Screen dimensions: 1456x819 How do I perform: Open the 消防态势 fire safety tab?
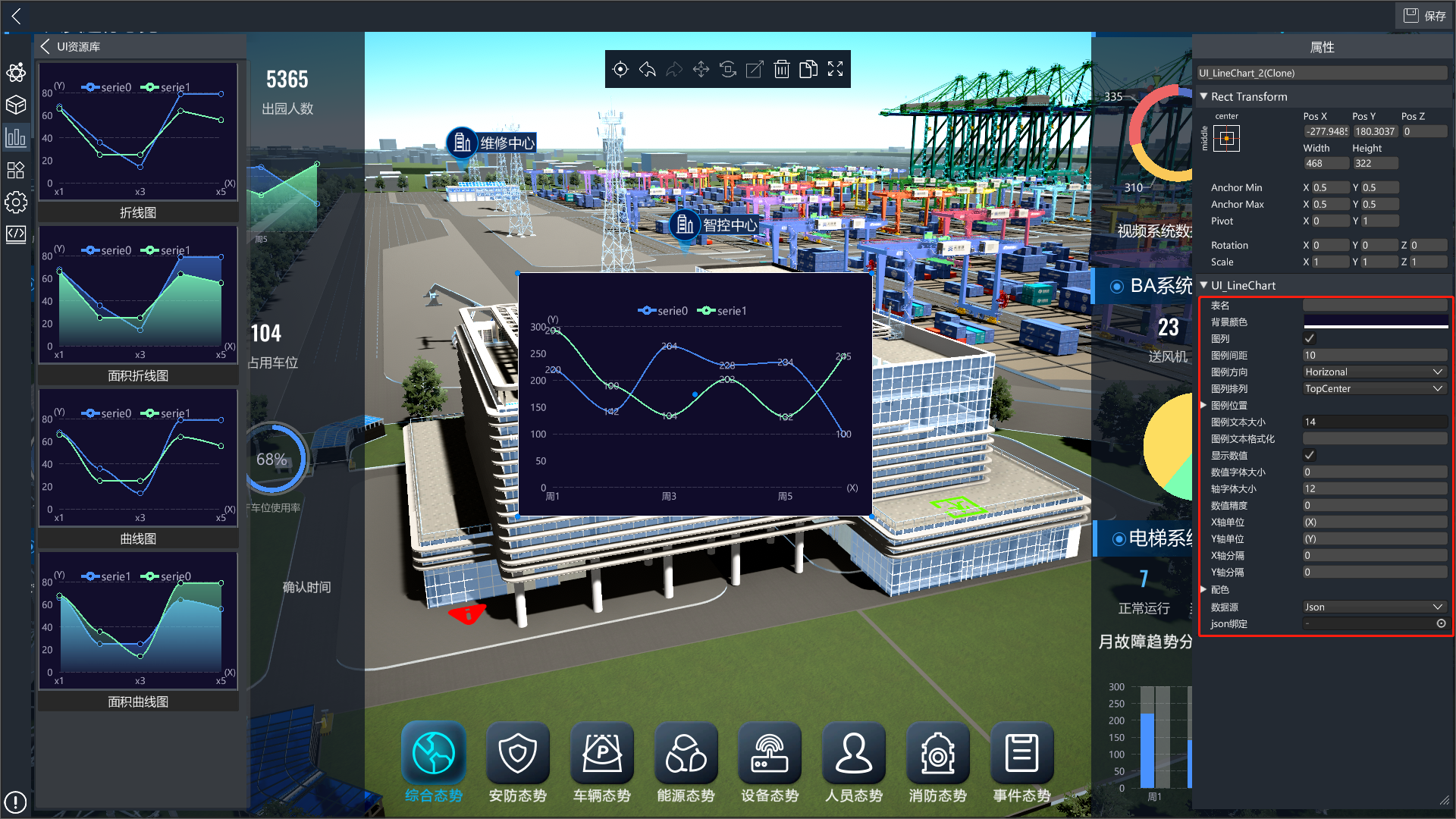tap(938, 762)
